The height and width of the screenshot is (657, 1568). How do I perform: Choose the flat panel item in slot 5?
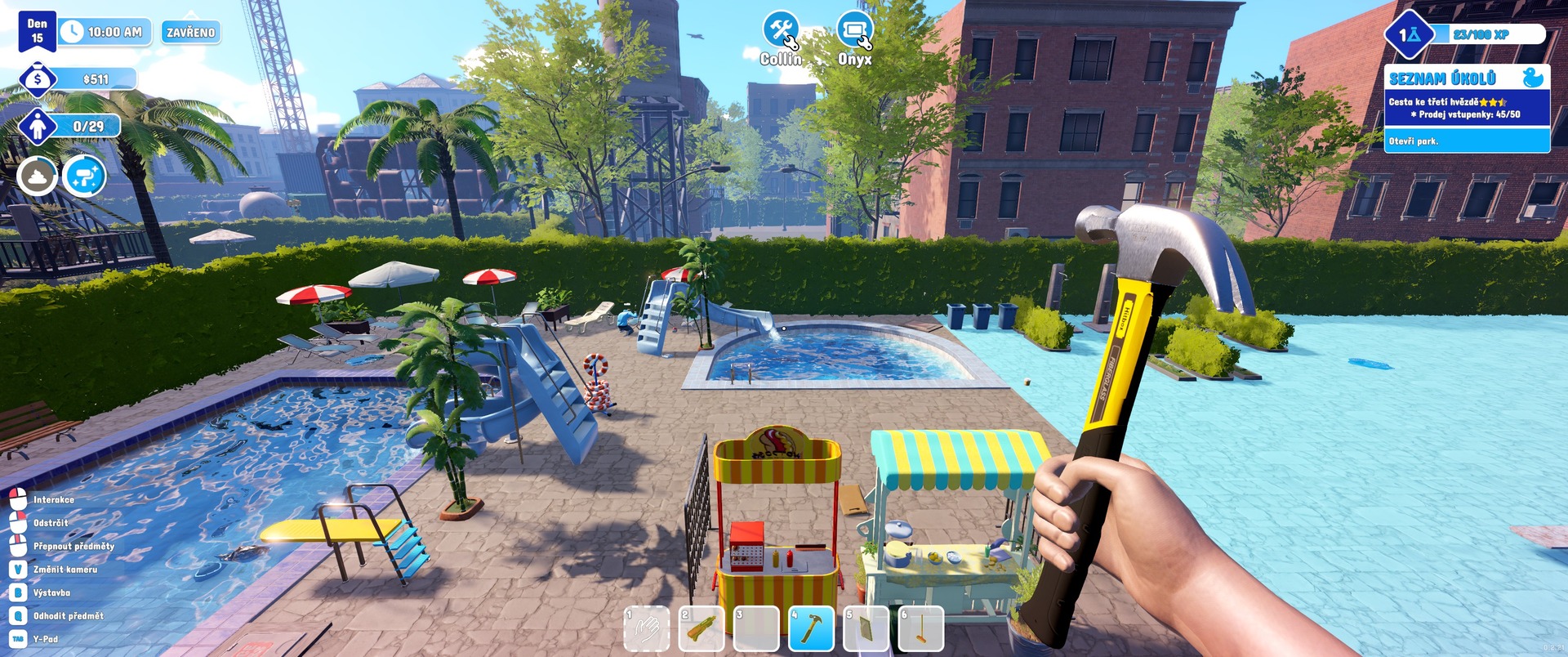coord(866,629)
